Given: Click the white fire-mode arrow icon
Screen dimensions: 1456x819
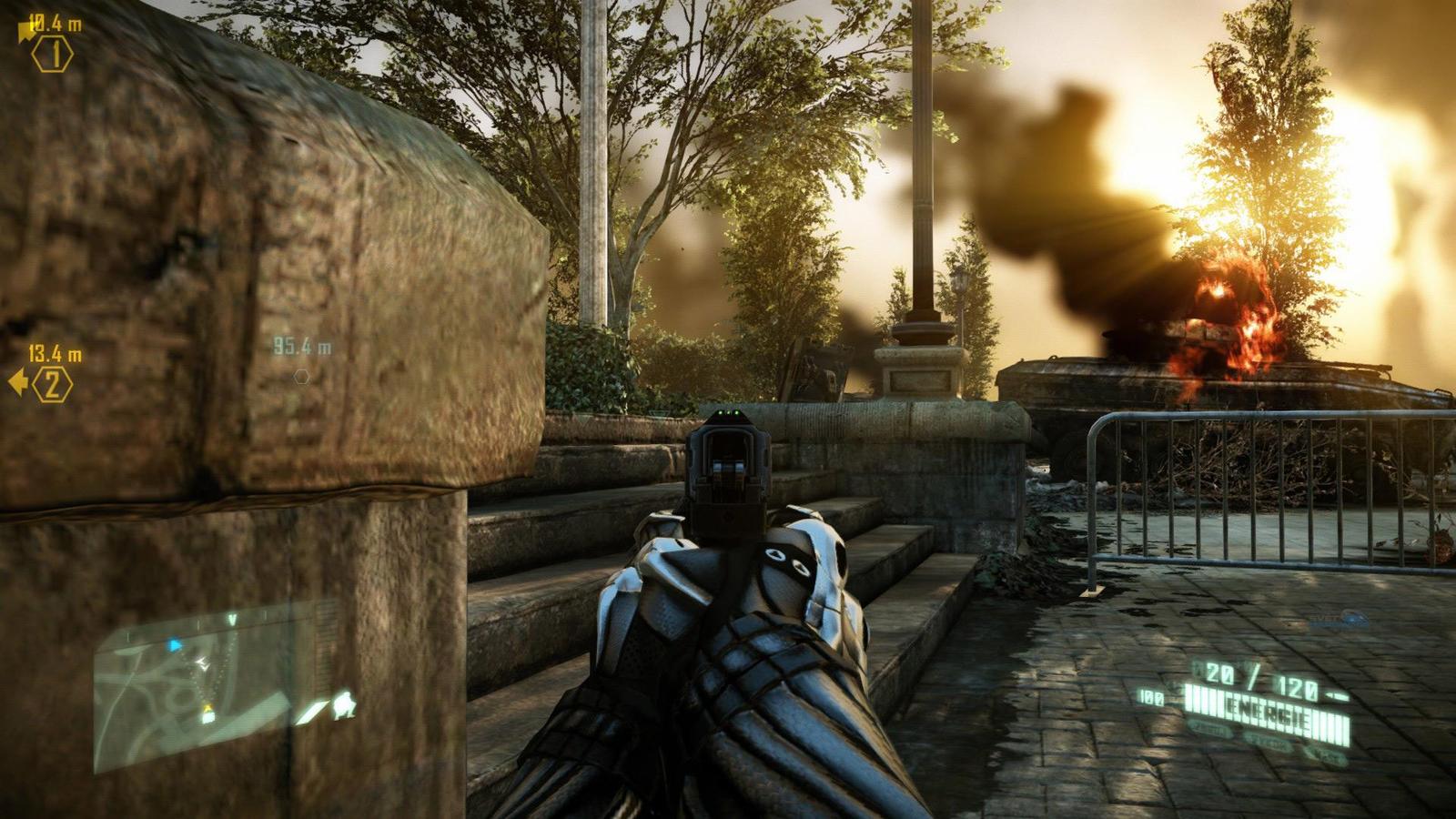Looking at the screenshot, I should (310, 712).
